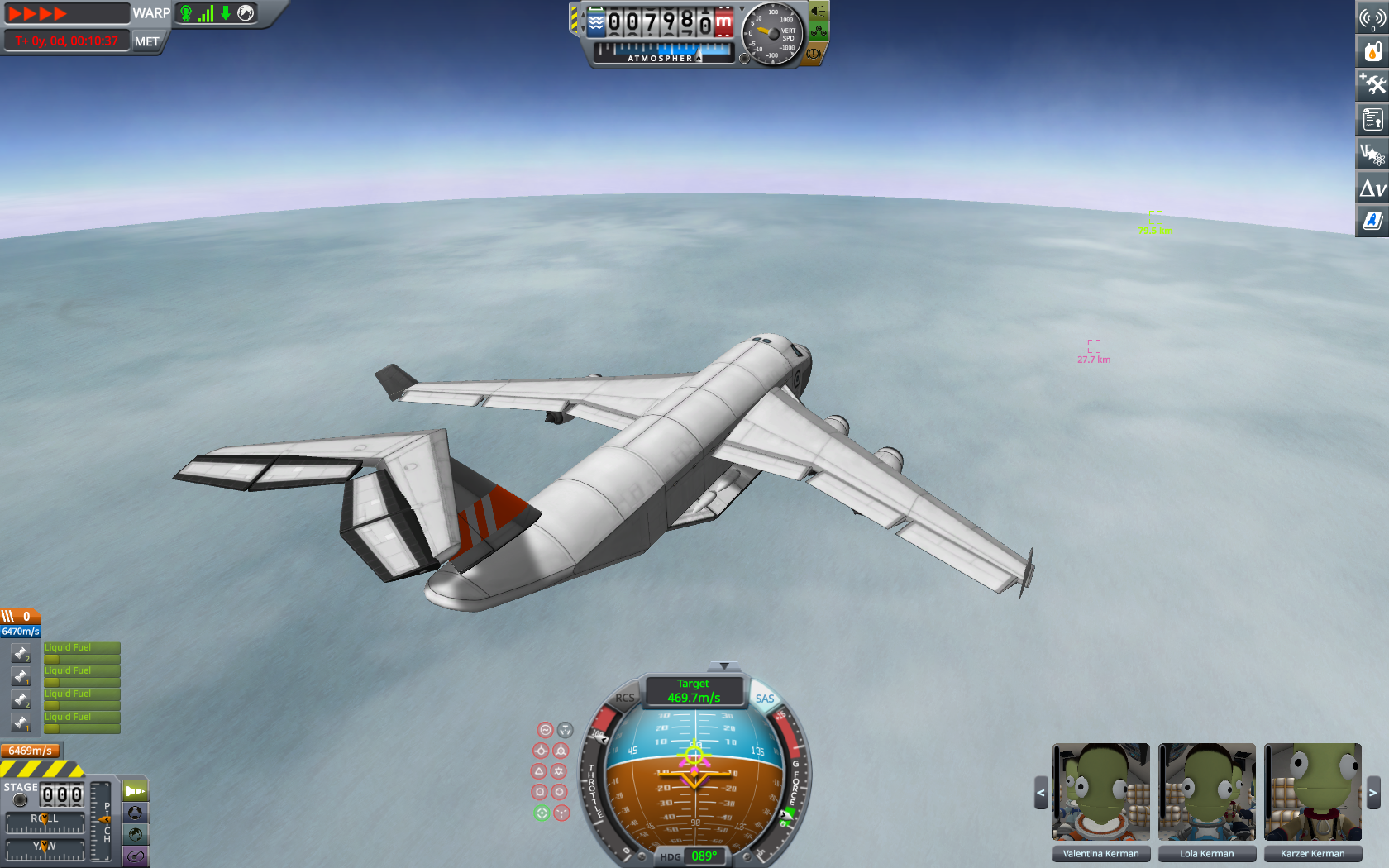Click the MET mission clock toggle
The width and height of the screenshot is (1389, 868).
(x=147, y=41)
